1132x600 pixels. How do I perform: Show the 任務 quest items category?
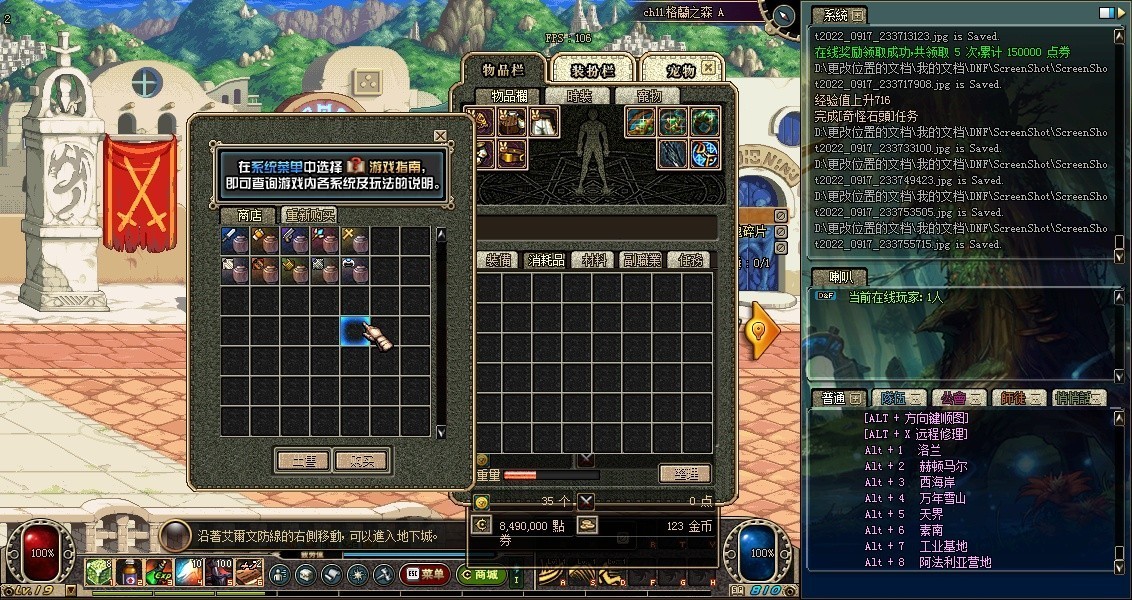pyautogui.click(x=690, y=260)
